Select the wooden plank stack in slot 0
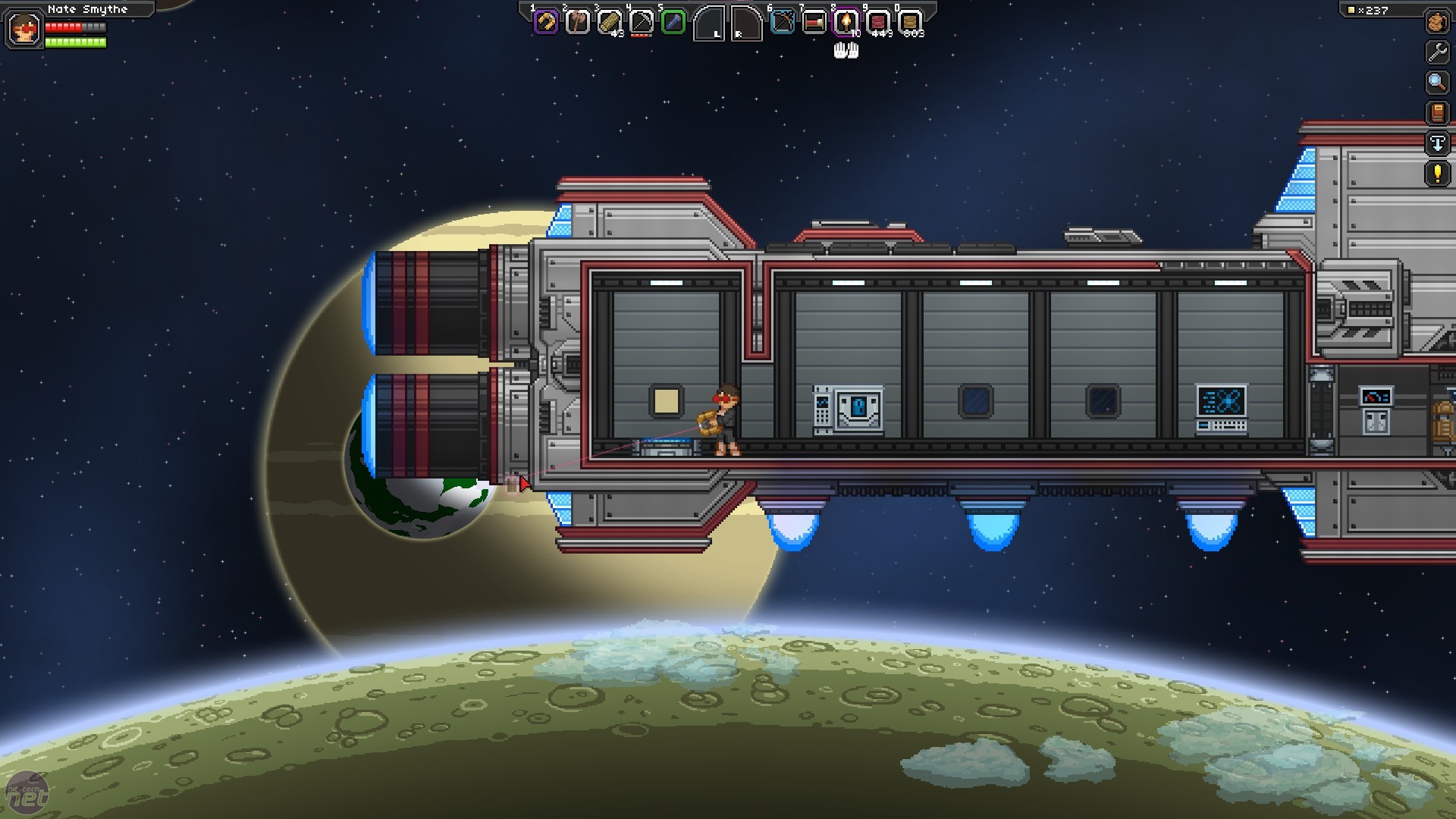Screen dimensions: 1456x819 pyautogui.click(x=909, y=22)
